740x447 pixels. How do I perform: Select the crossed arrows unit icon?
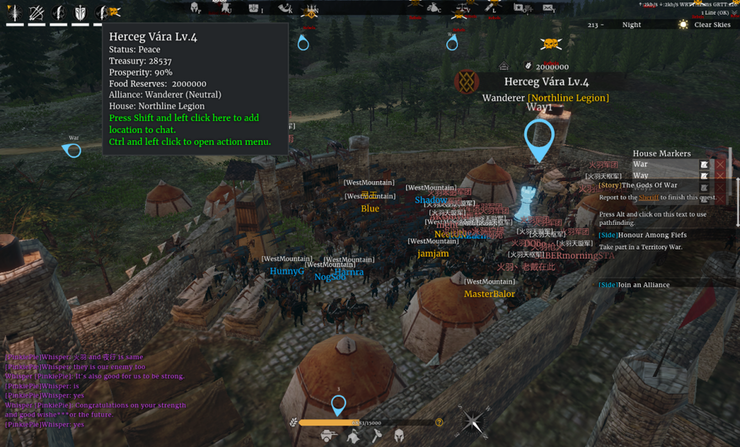coord(36,13)
